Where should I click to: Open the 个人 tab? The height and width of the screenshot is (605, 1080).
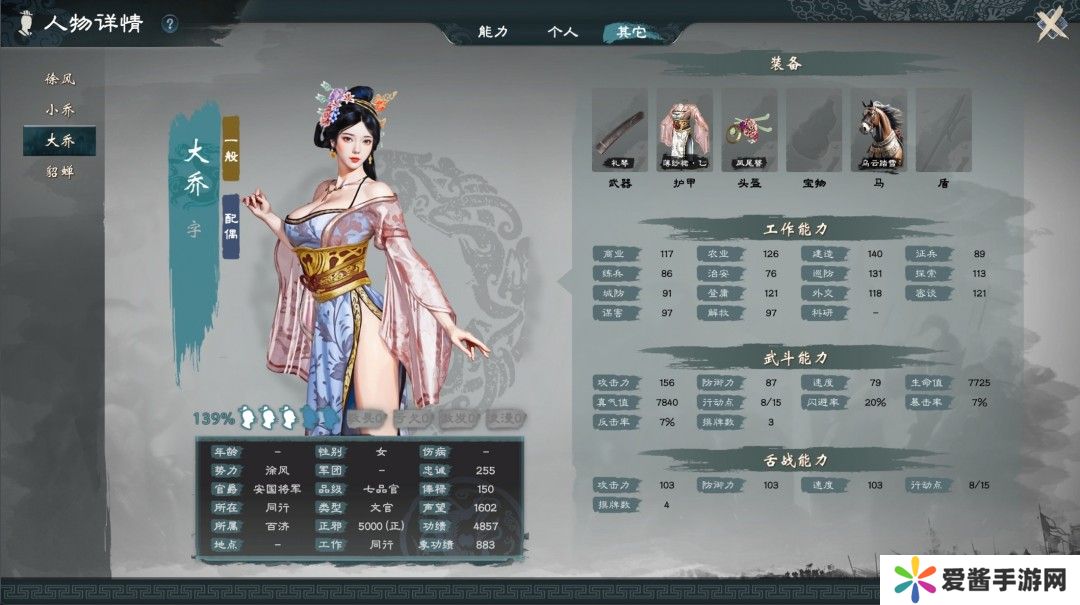click(562, 32)
